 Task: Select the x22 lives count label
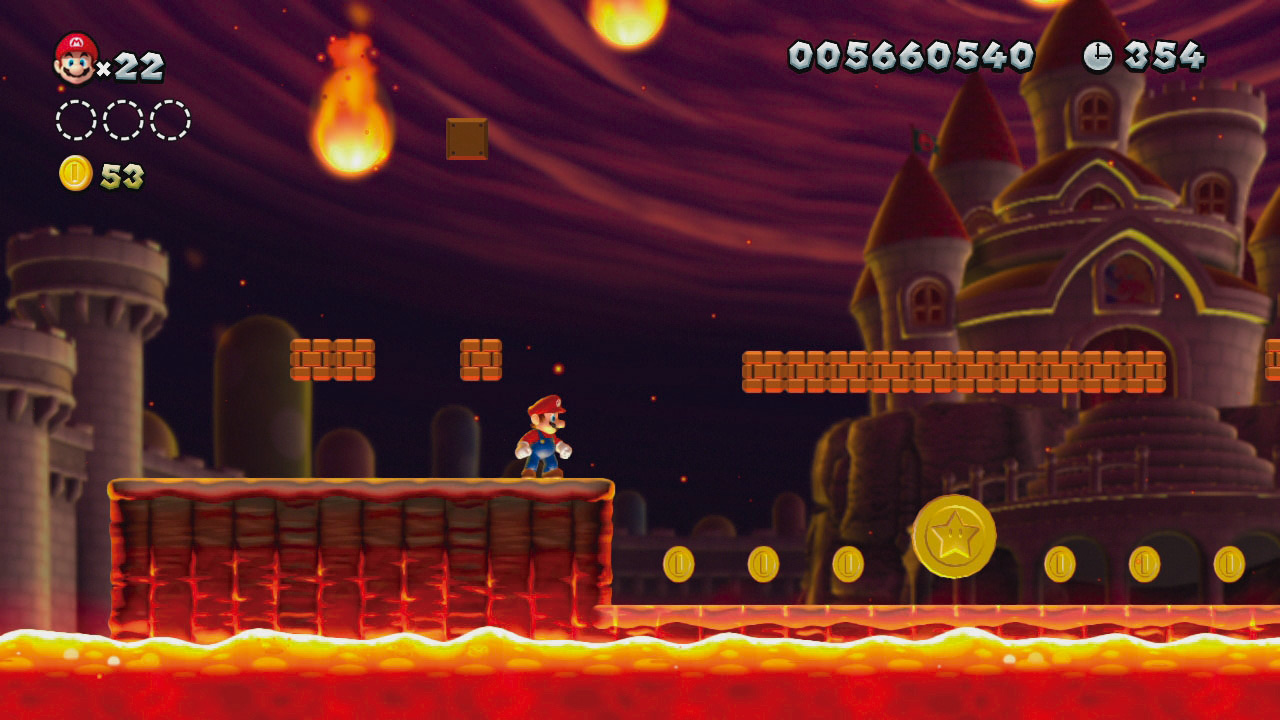133,66
